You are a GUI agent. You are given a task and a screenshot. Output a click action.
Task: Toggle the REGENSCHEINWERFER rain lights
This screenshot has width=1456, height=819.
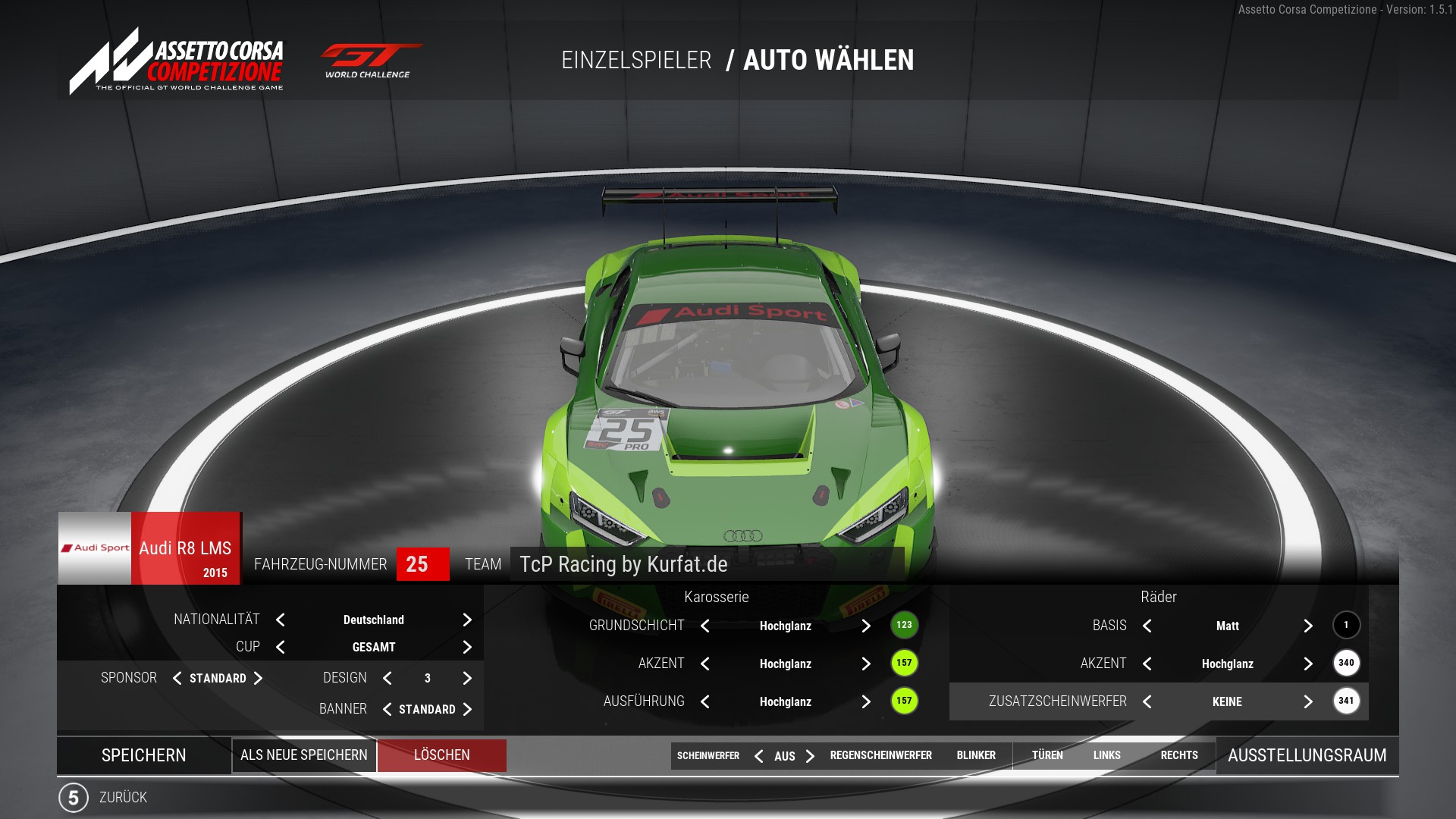coord(880,755)
